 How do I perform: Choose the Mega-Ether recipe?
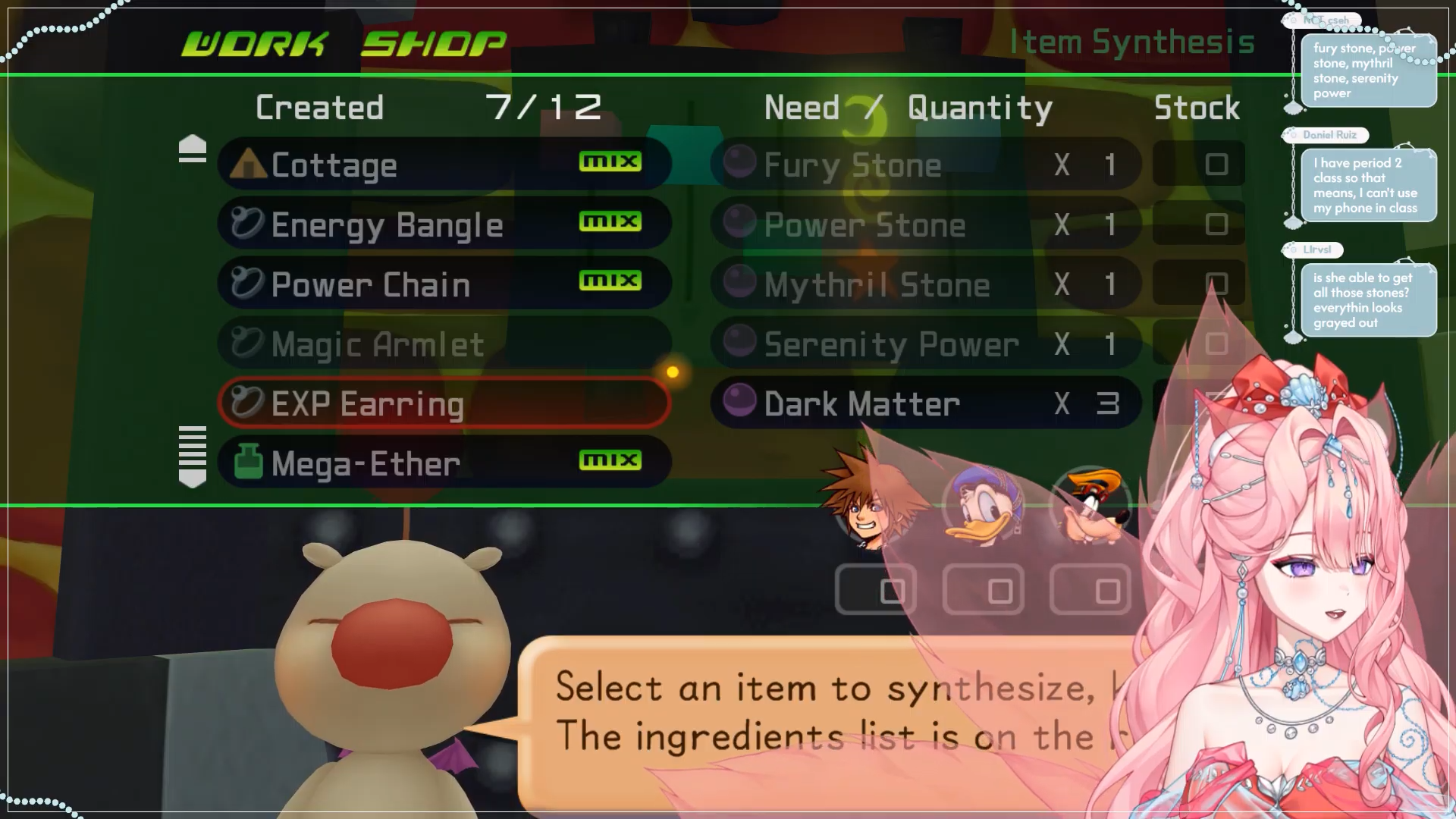coord(444,463)
